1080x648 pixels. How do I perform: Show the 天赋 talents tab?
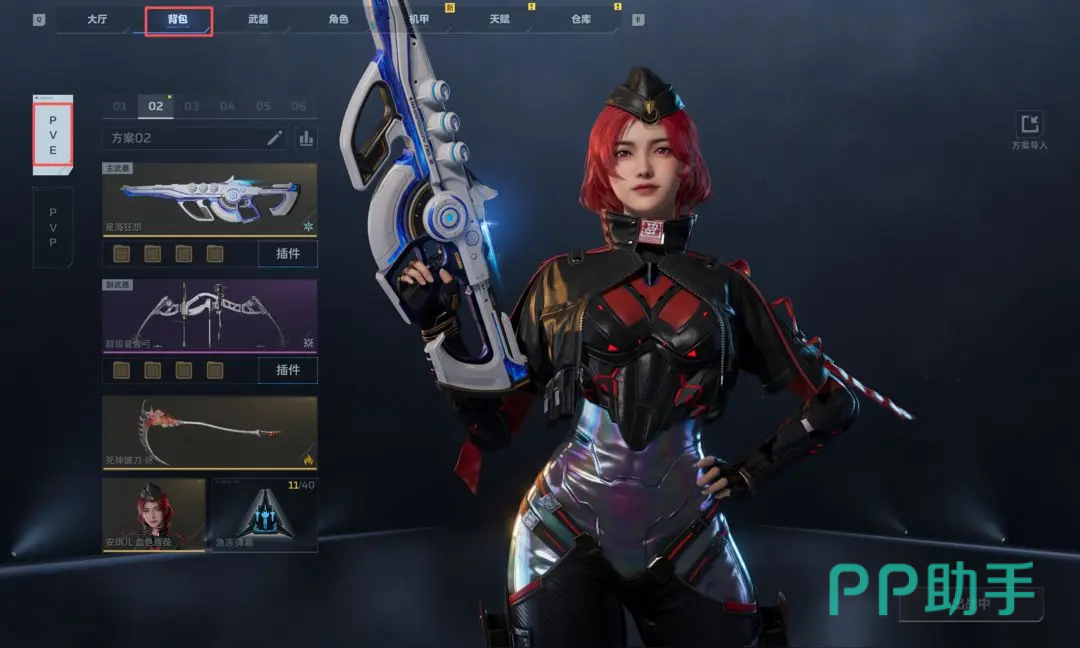pyautogui.click(x=500, y=20)
